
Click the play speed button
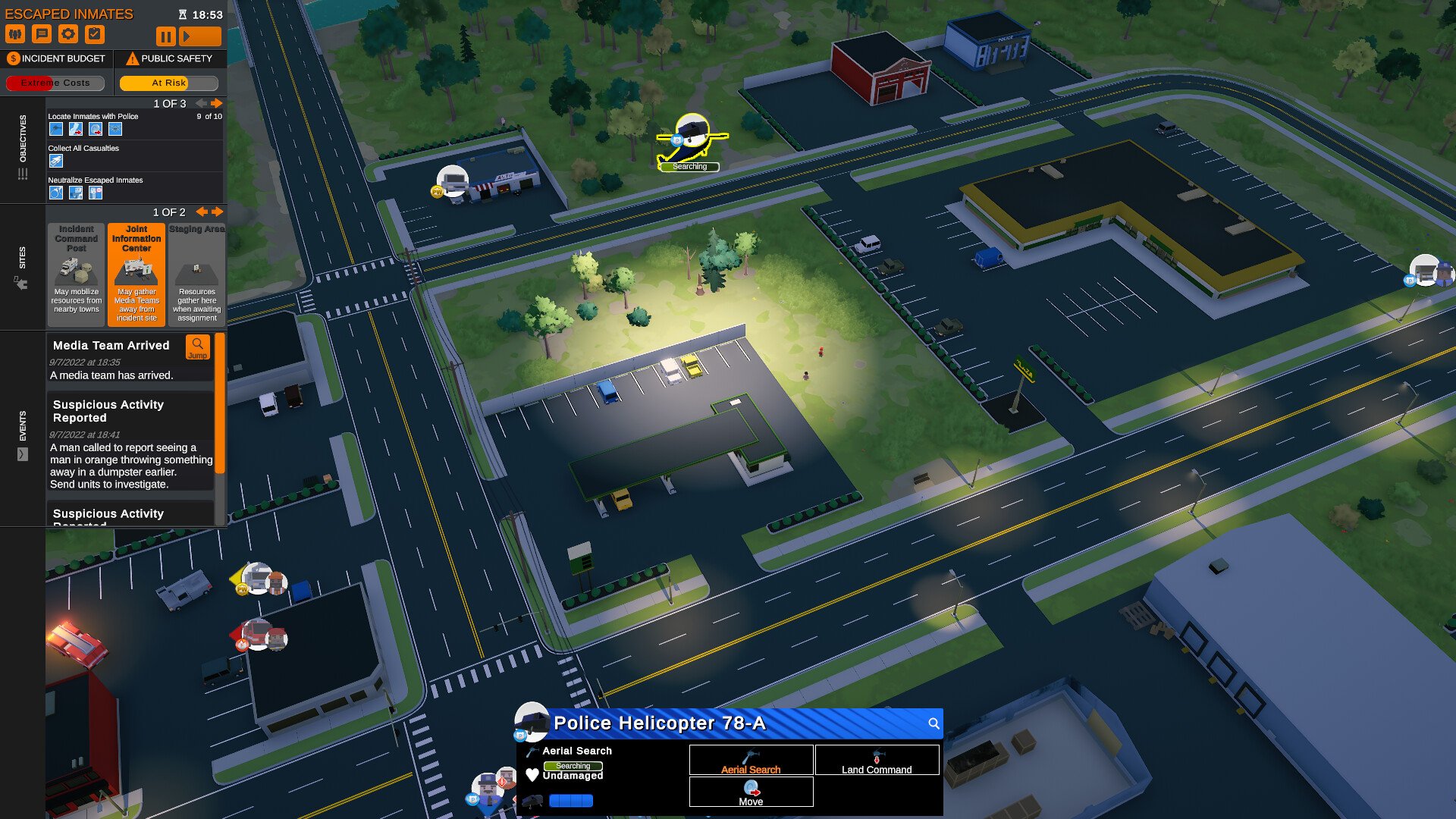201,36
